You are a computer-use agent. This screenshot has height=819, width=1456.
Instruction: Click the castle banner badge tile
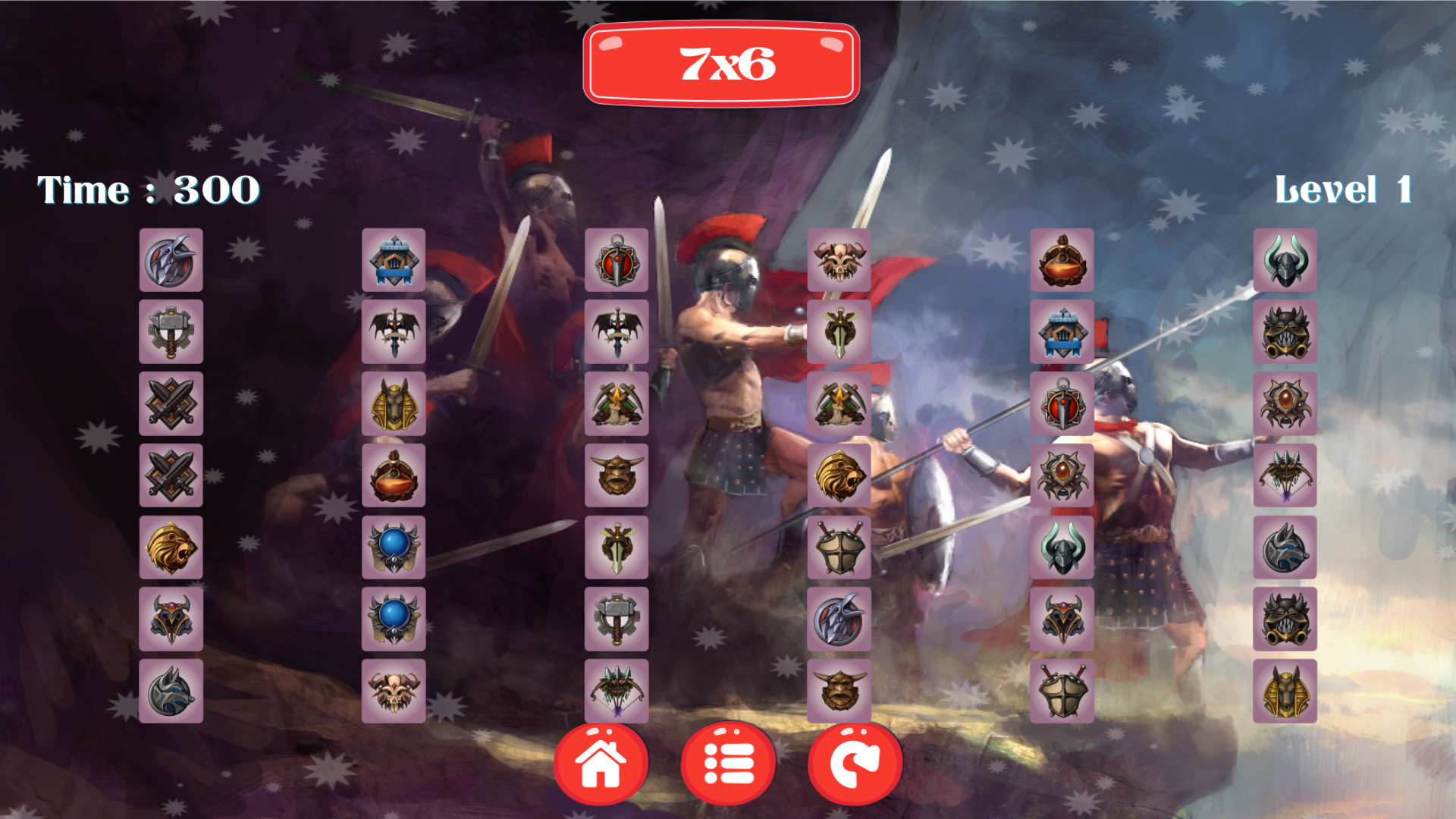[393, 262]
